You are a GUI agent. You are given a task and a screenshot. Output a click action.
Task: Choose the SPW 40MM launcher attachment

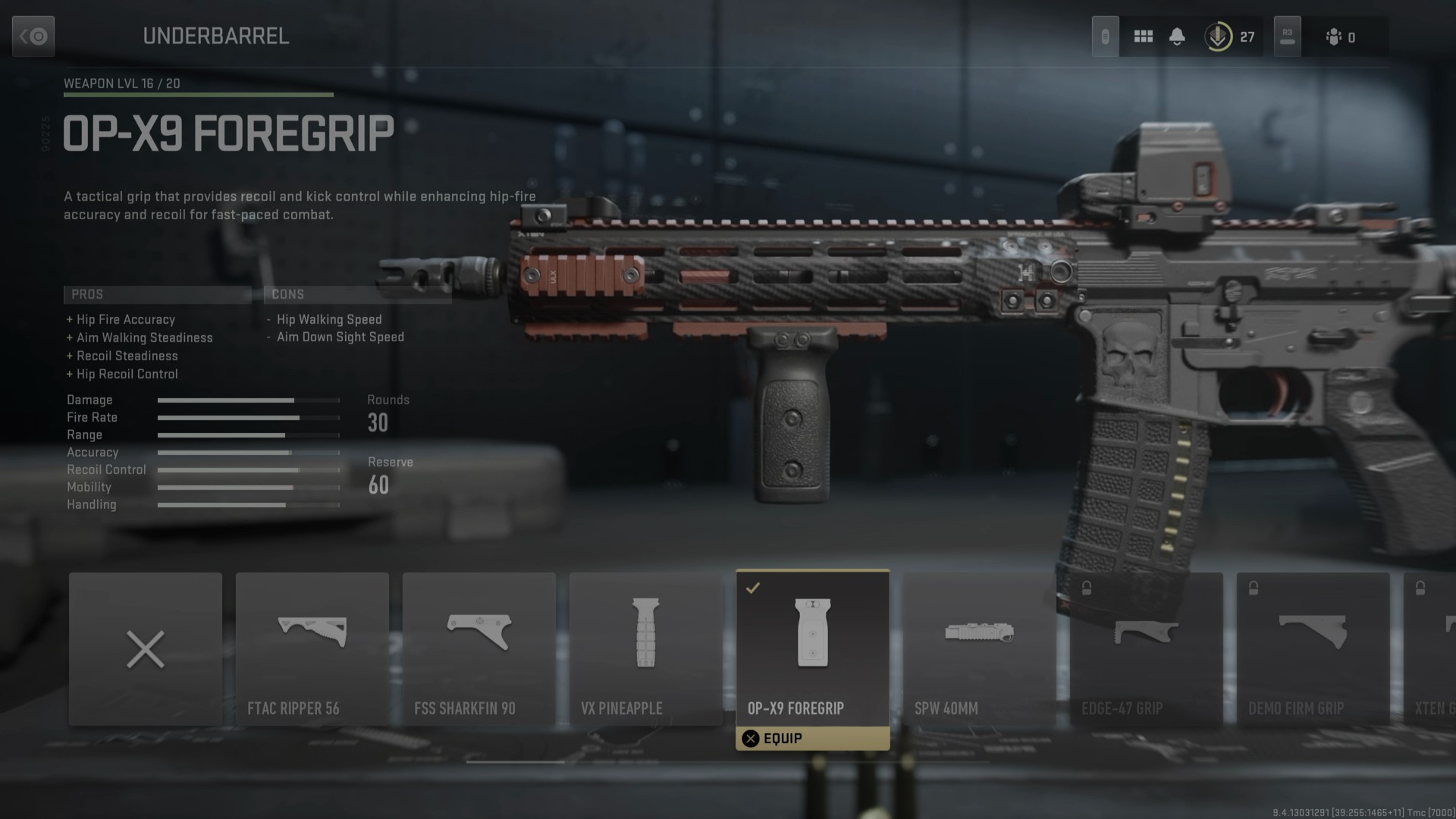pyautogui.click(x=979, y=649)
